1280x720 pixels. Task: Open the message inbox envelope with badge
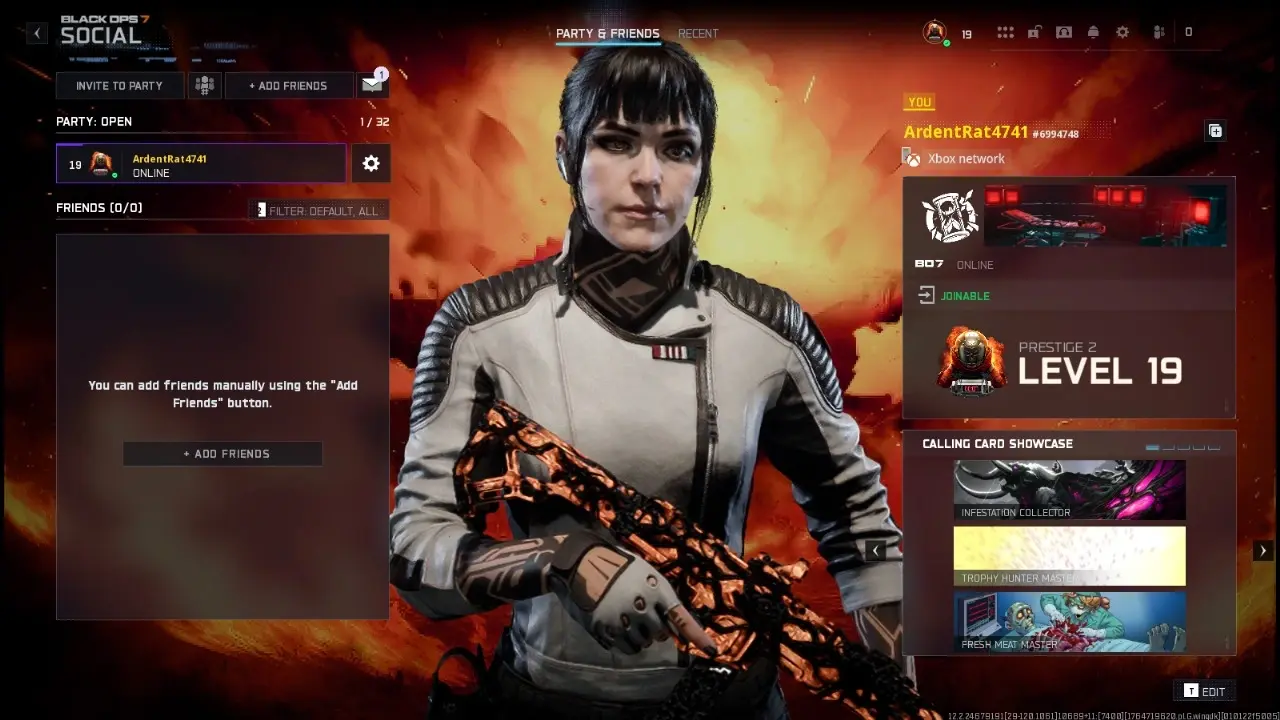click(x=371, y=86)
